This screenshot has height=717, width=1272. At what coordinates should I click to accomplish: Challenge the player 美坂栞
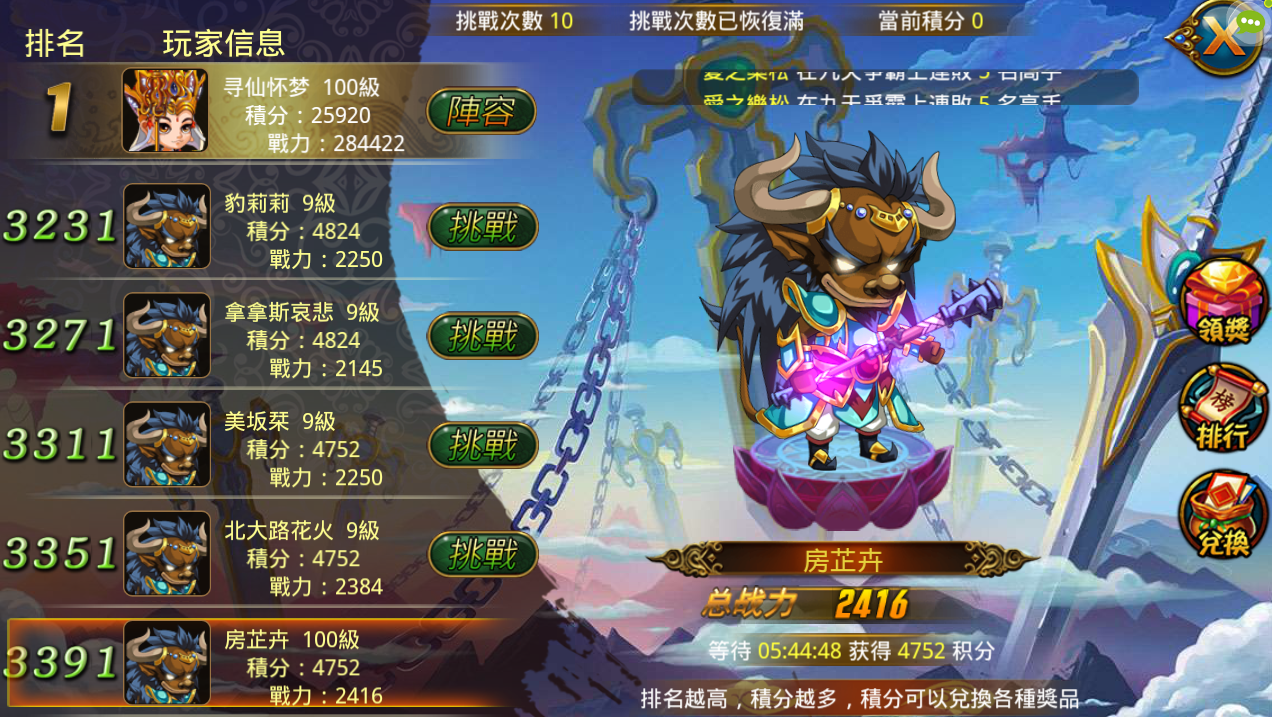point(483,445)
